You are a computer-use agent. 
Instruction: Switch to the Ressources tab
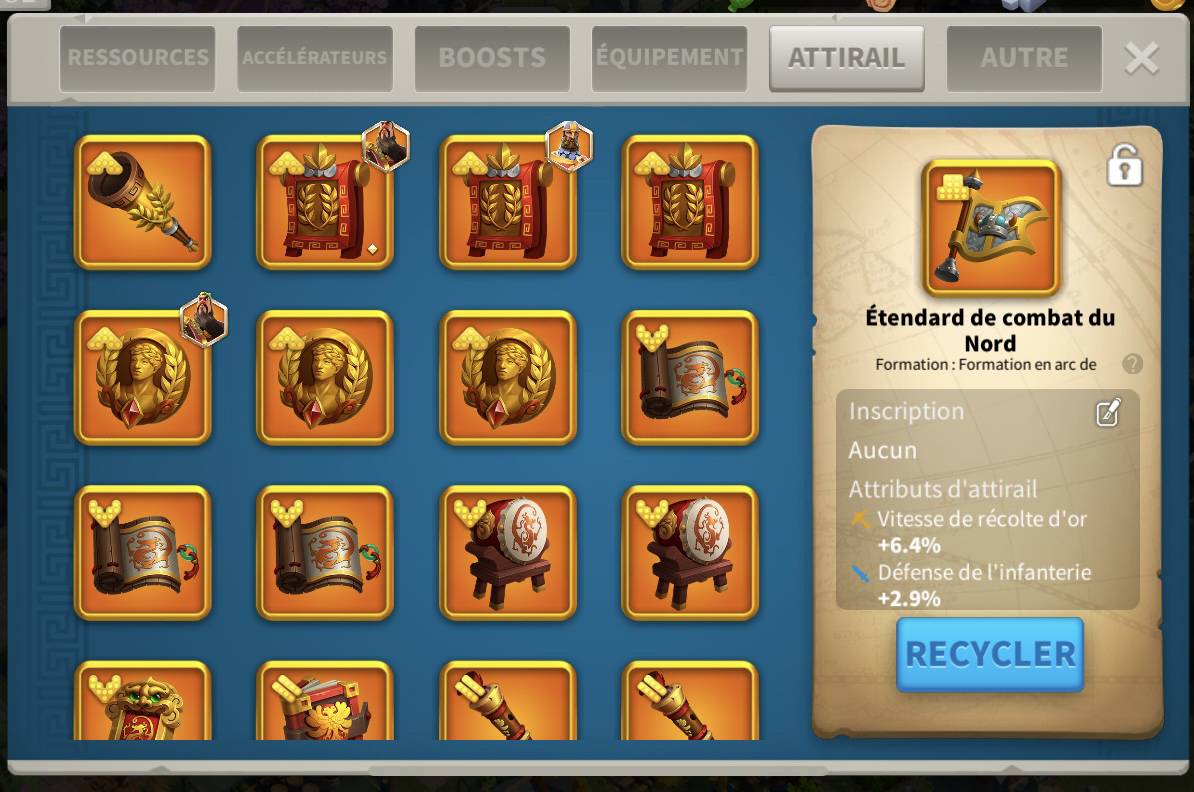137,58
